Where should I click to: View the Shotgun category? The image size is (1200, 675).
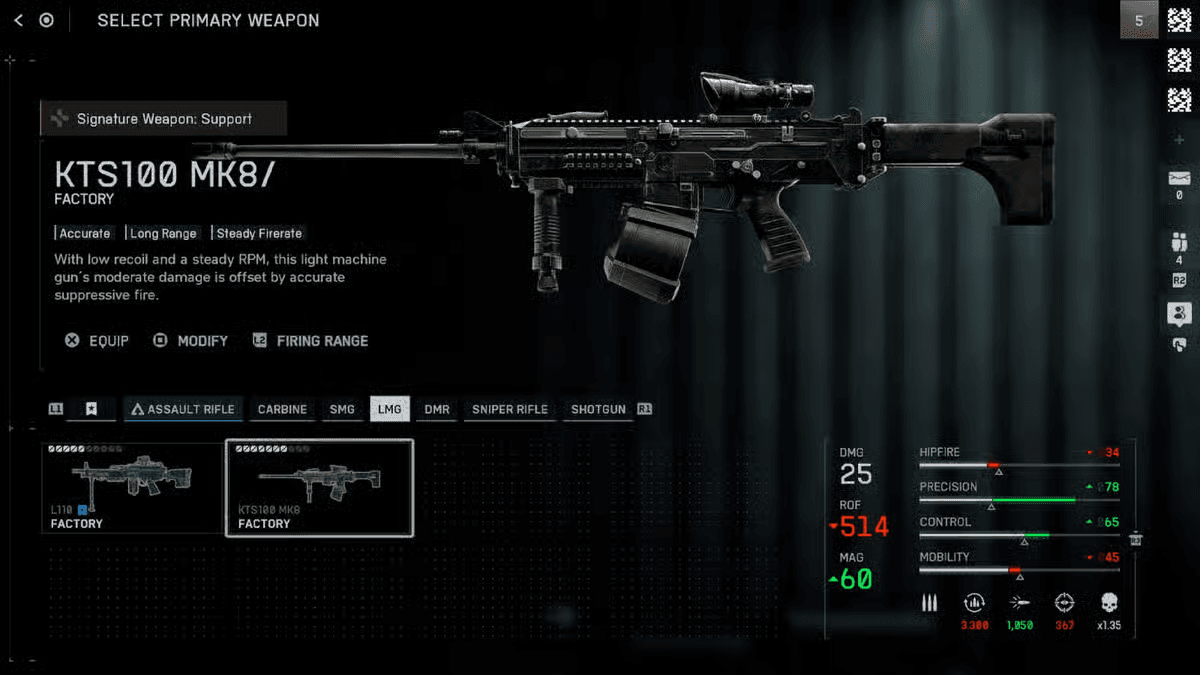coord(598,409)
